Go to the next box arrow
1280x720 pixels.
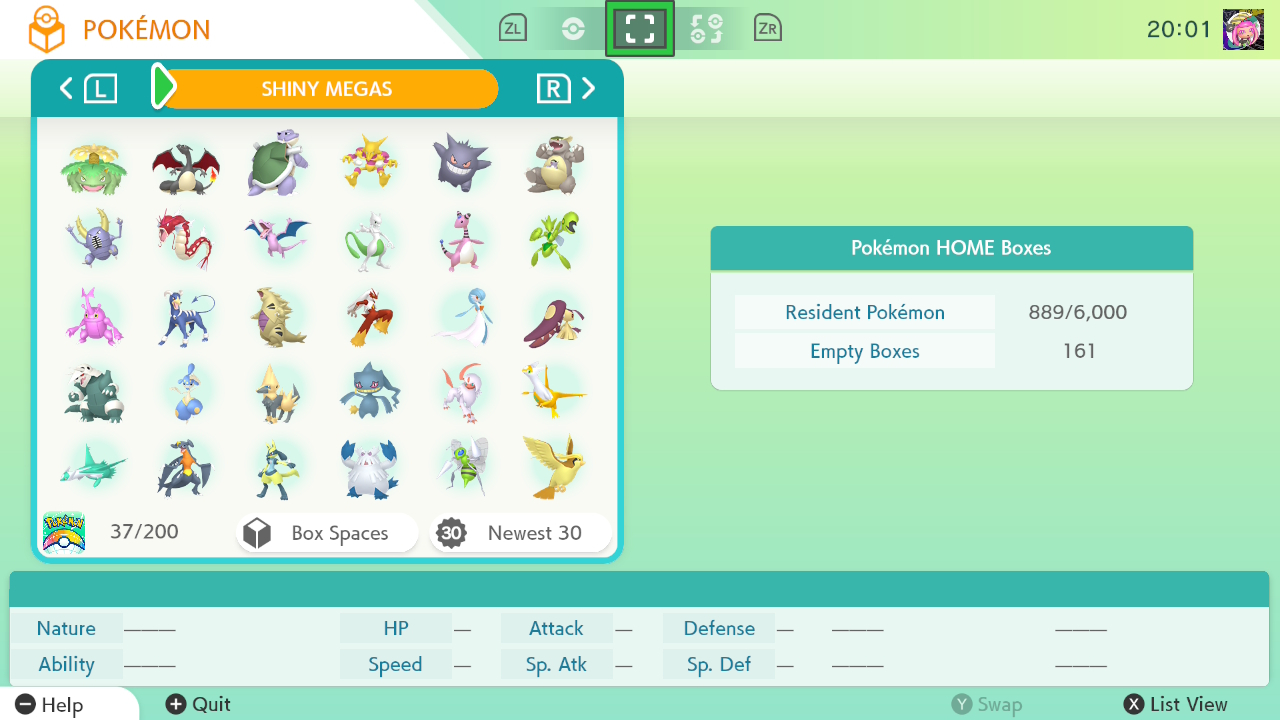tap(589, 89)
